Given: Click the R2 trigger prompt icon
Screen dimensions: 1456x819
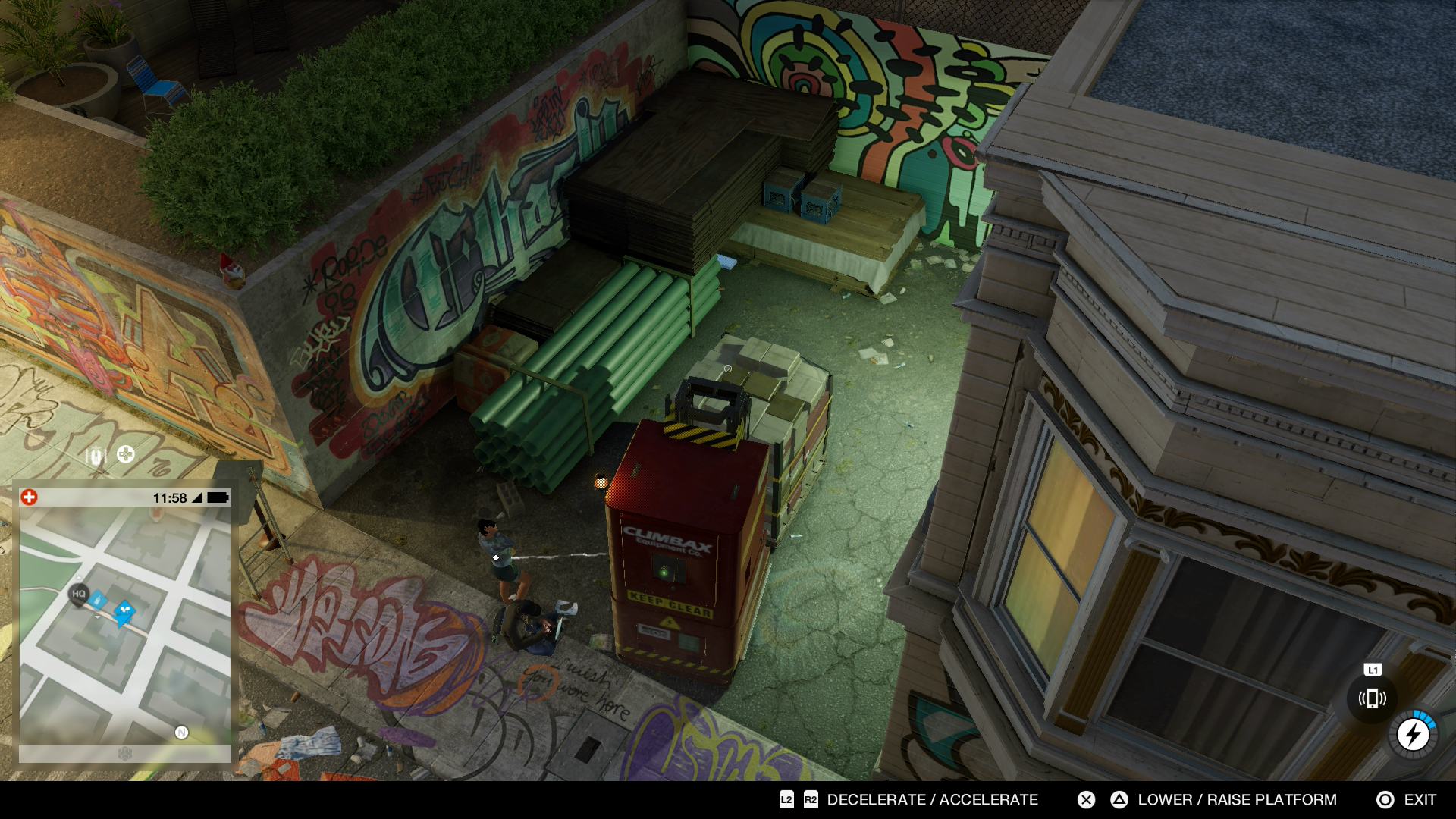Looking at the screenshot, I should tap(809, 800).
